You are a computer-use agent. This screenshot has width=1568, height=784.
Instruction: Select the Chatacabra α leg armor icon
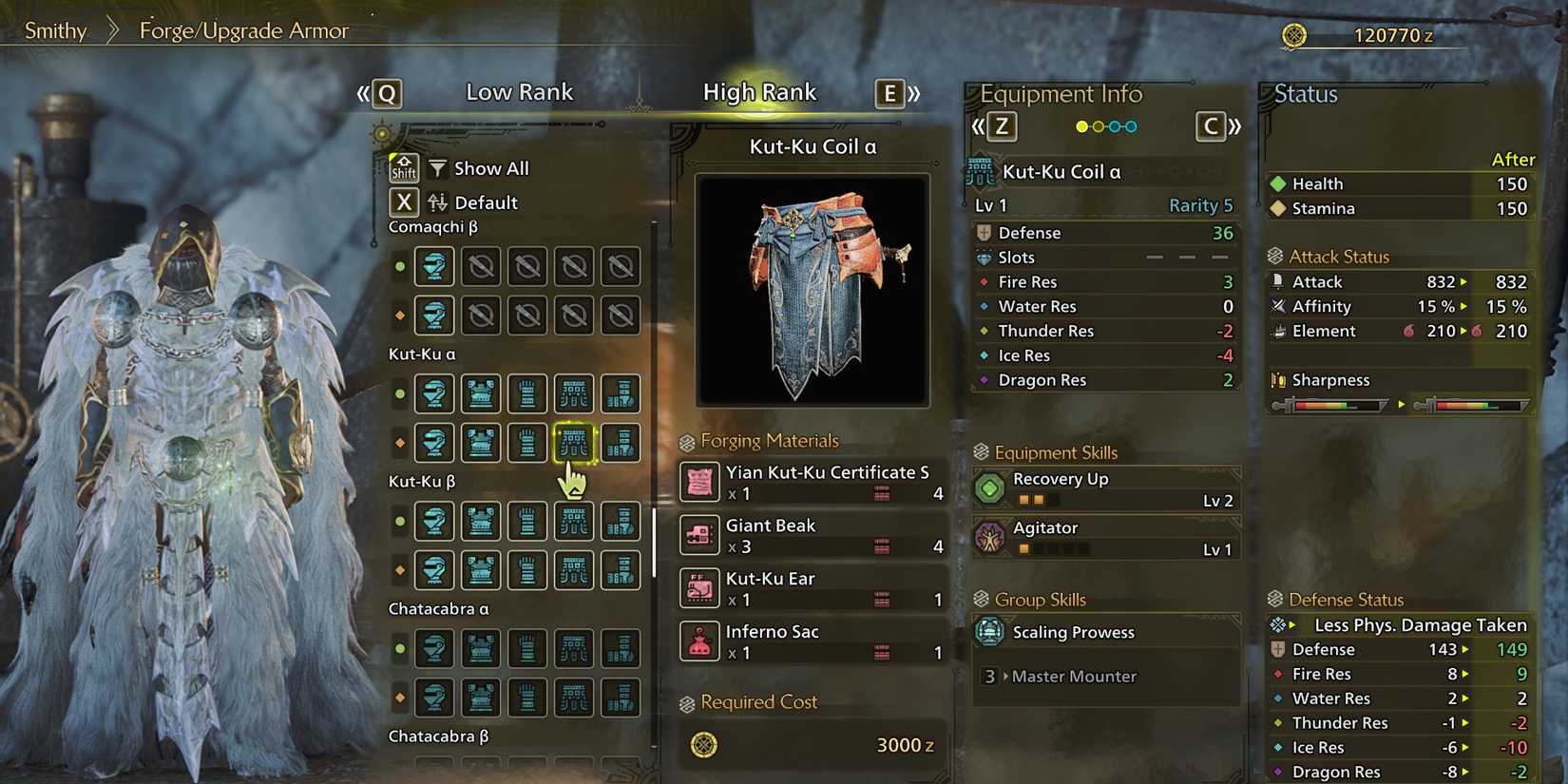621,649
